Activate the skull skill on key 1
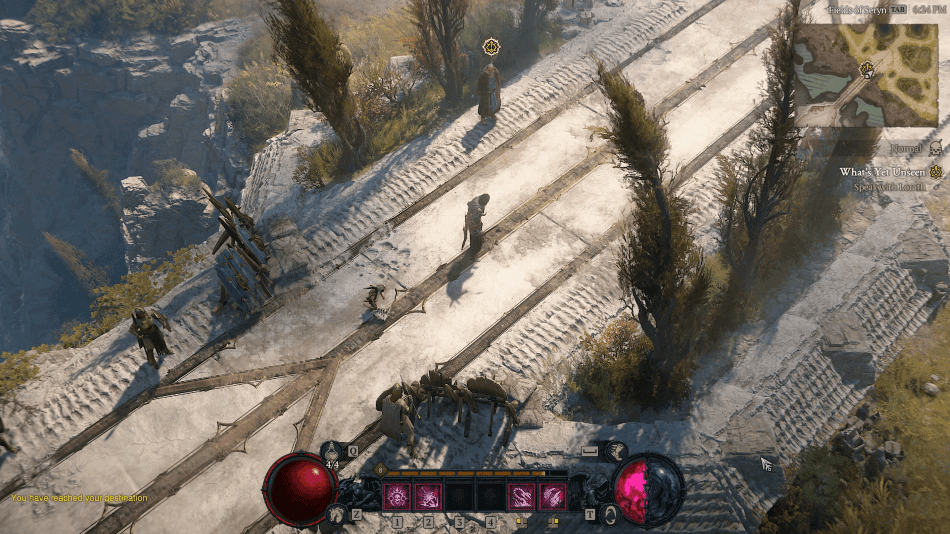This screenshot has width=950, height=534. [x=397, y=495]
